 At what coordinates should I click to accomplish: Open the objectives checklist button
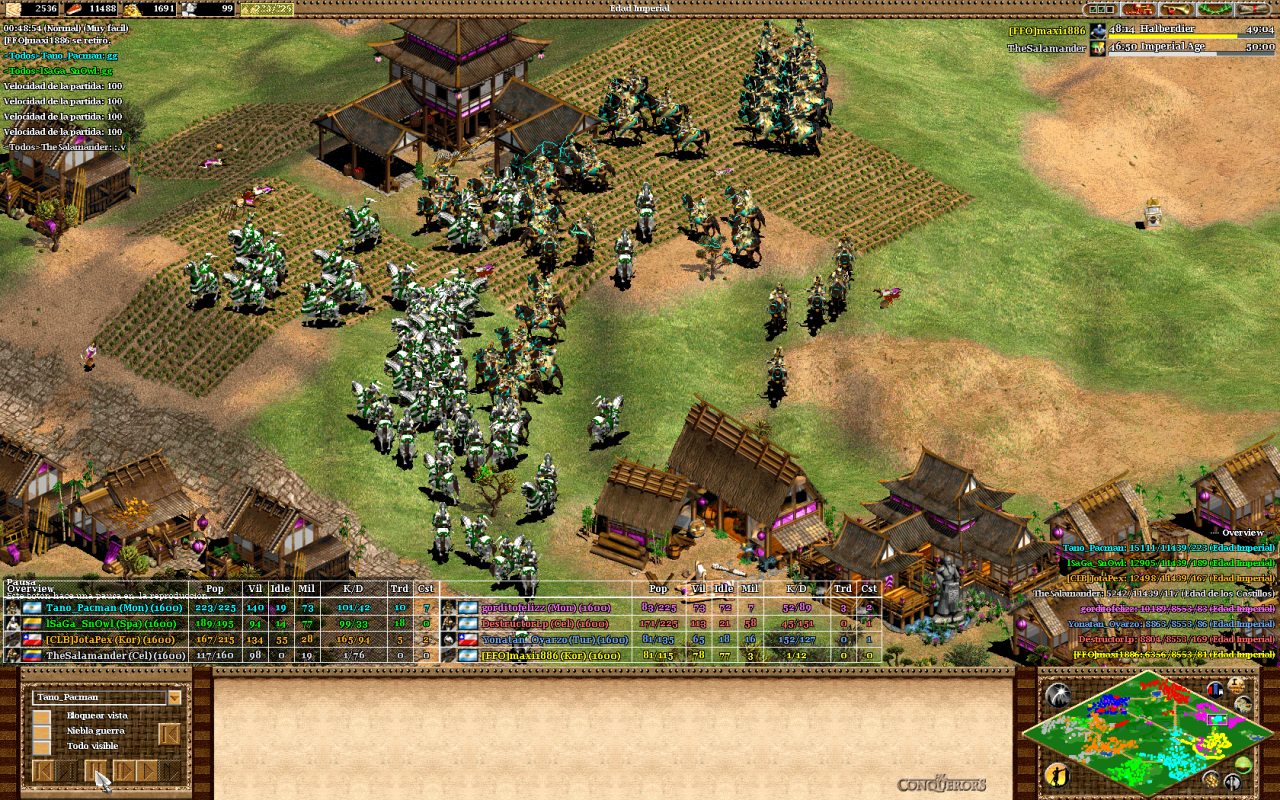[1099, 9]
